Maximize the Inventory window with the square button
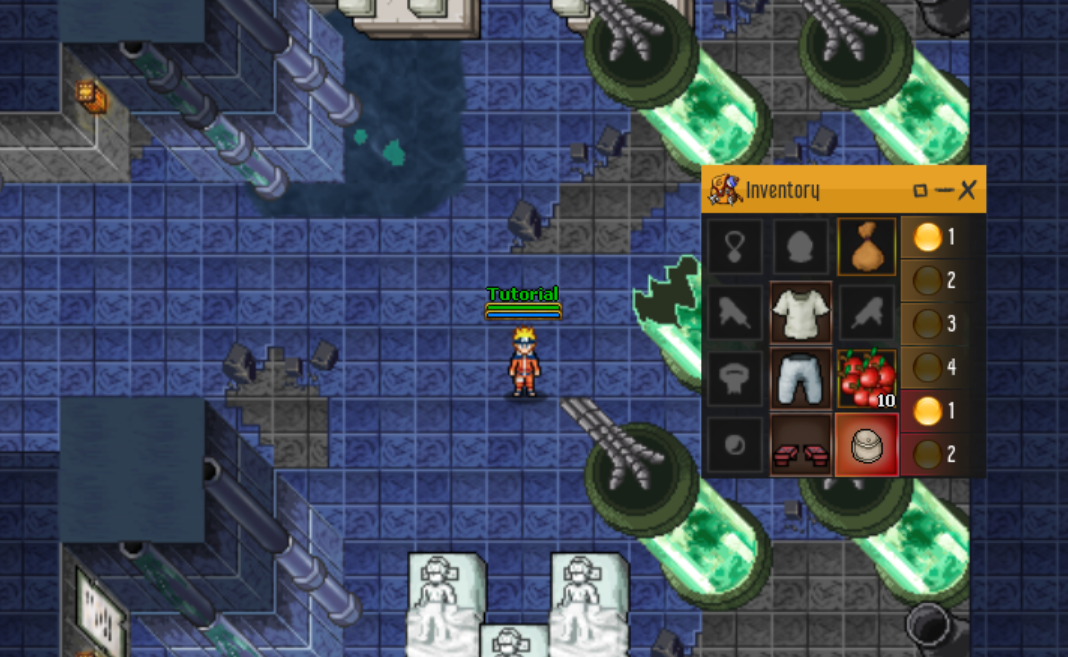Image resolution: width=1068 pixels, height=657 pixels. [x=921, y=190]
